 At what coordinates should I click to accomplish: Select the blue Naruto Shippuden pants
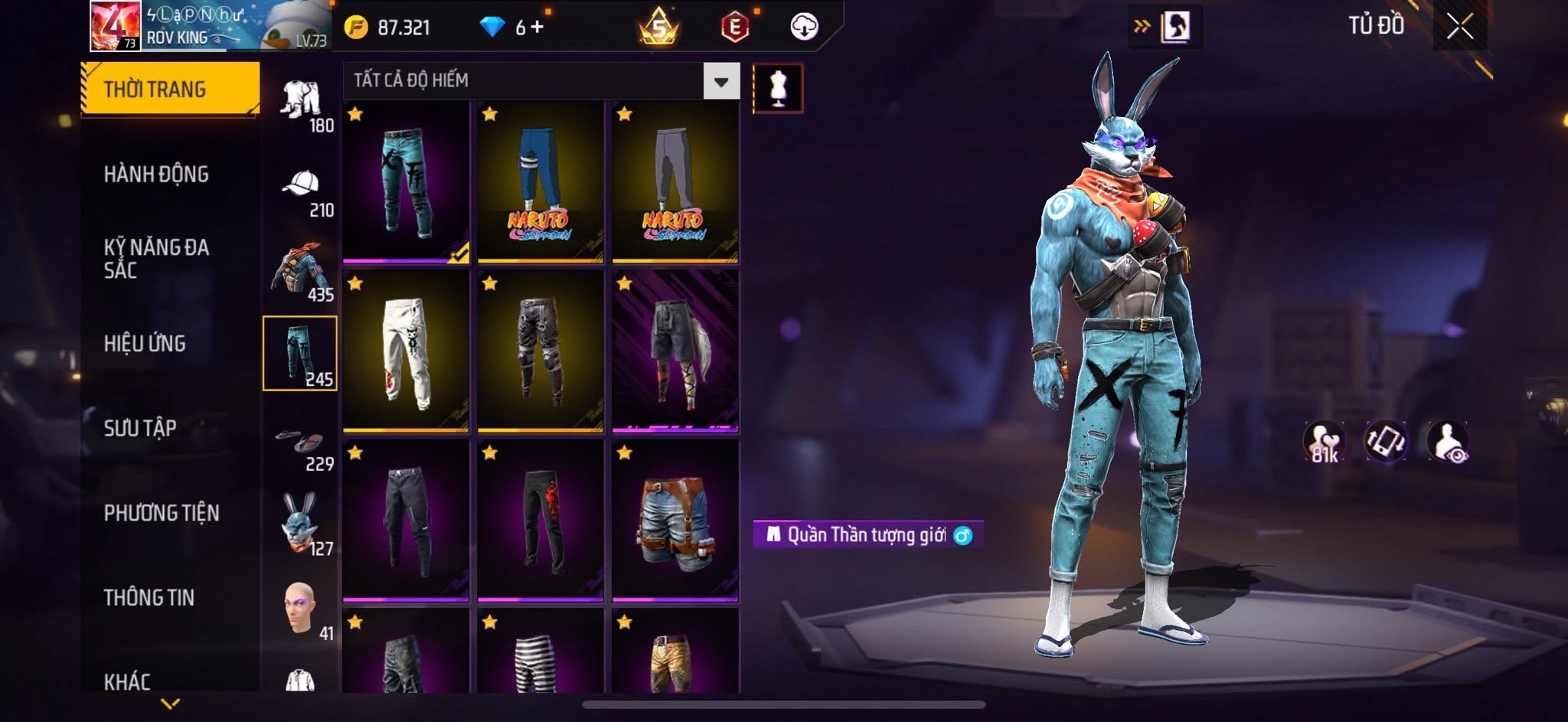tap(540, 182)
